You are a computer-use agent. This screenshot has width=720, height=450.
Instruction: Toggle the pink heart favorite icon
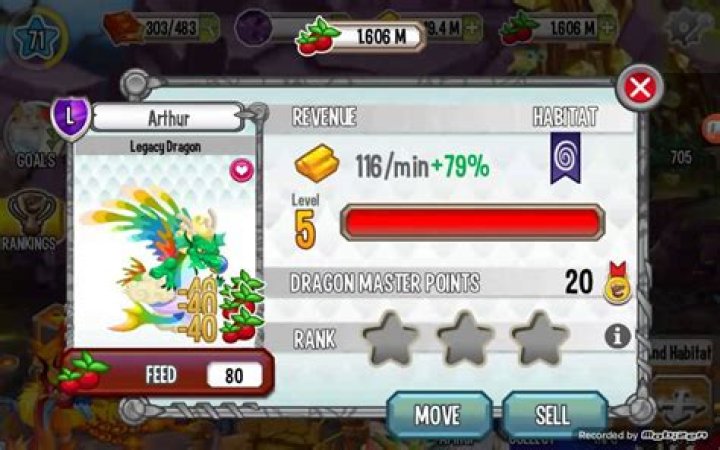242,170
